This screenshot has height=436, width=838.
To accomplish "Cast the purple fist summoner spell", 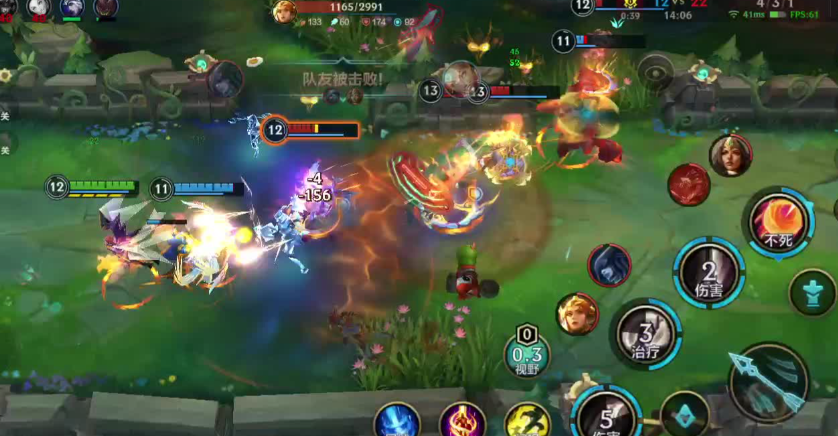I will click(x=462, y=421).
